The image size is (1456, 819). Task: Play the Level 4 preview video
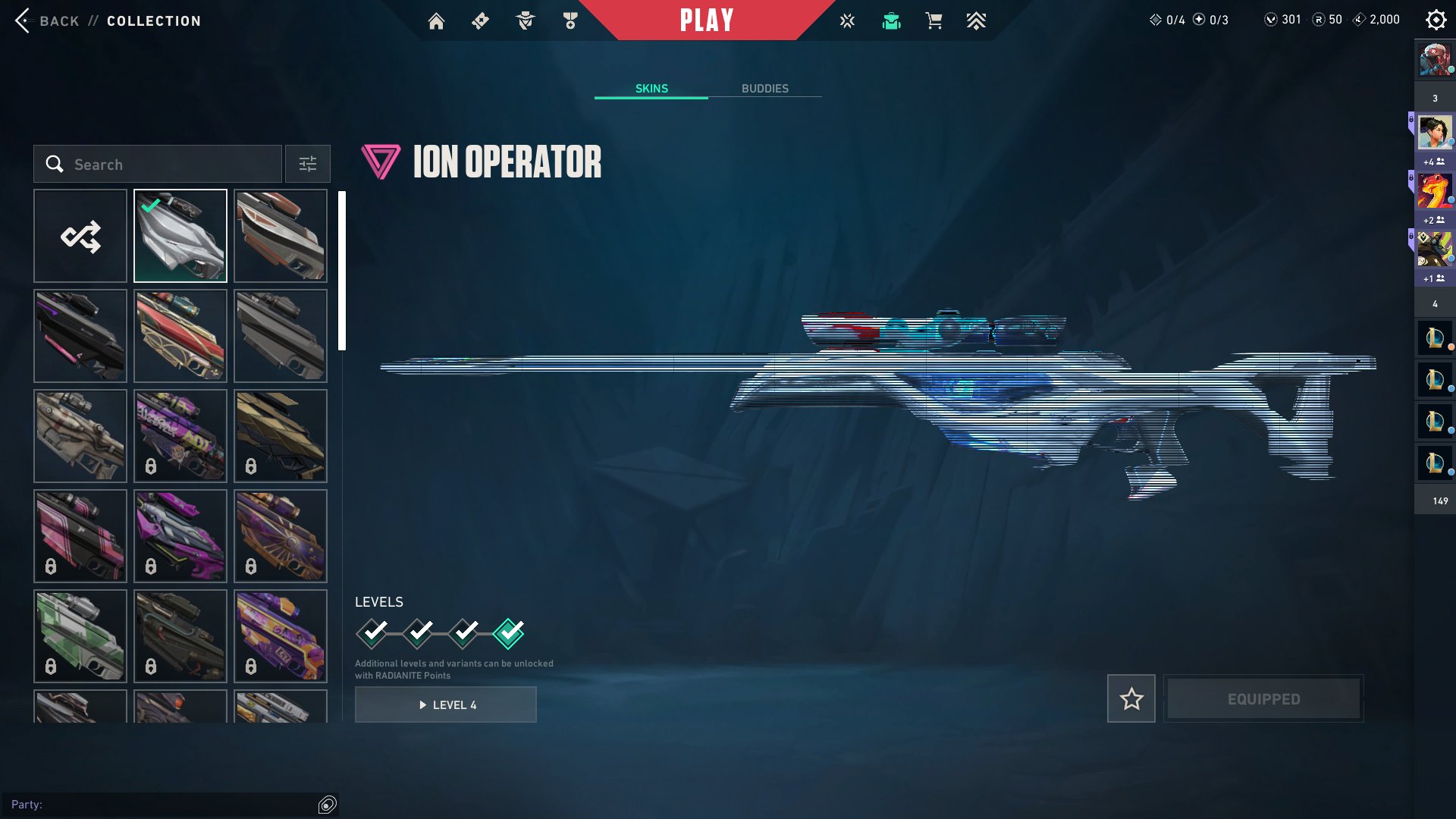pyautogui.click(x=446, y=704)
